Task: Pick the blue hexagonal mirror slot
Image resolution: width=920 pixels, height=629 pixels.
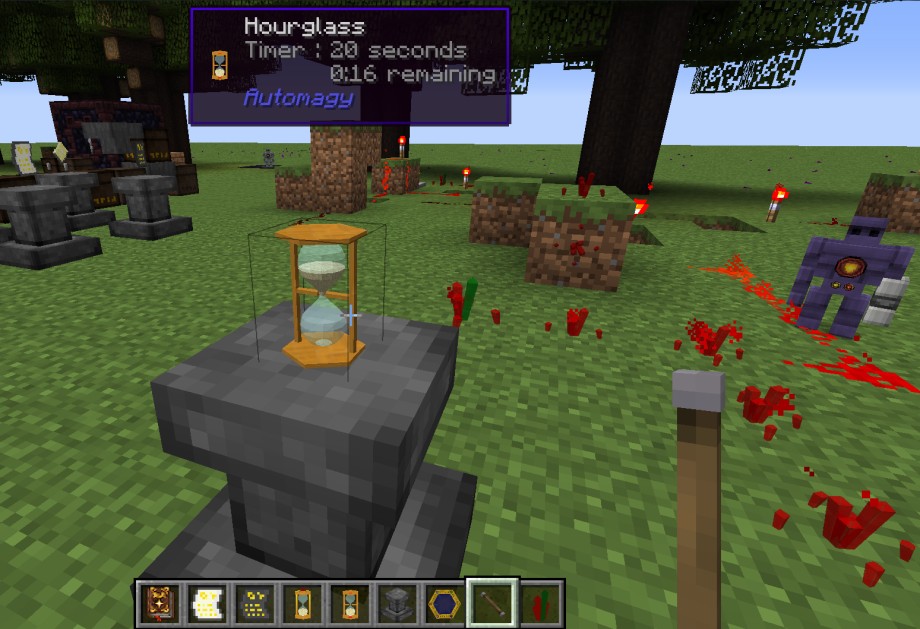Action: pos(443,603)
